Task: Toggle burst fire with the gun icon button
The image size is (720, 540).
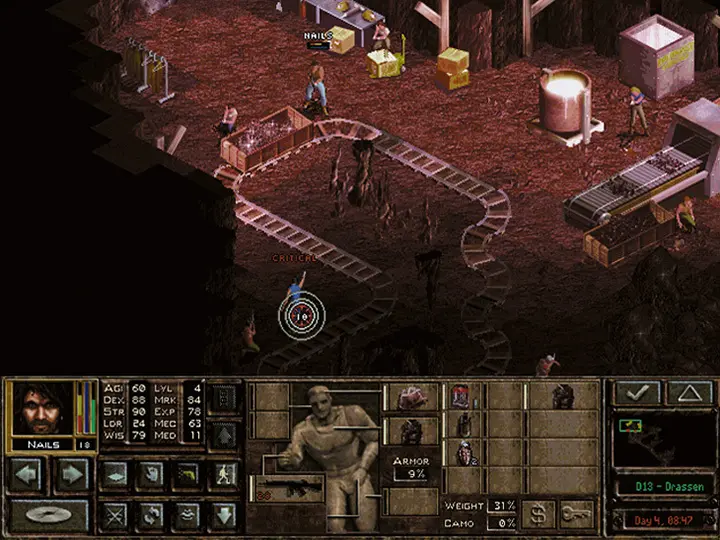Action: pos(186,473)
